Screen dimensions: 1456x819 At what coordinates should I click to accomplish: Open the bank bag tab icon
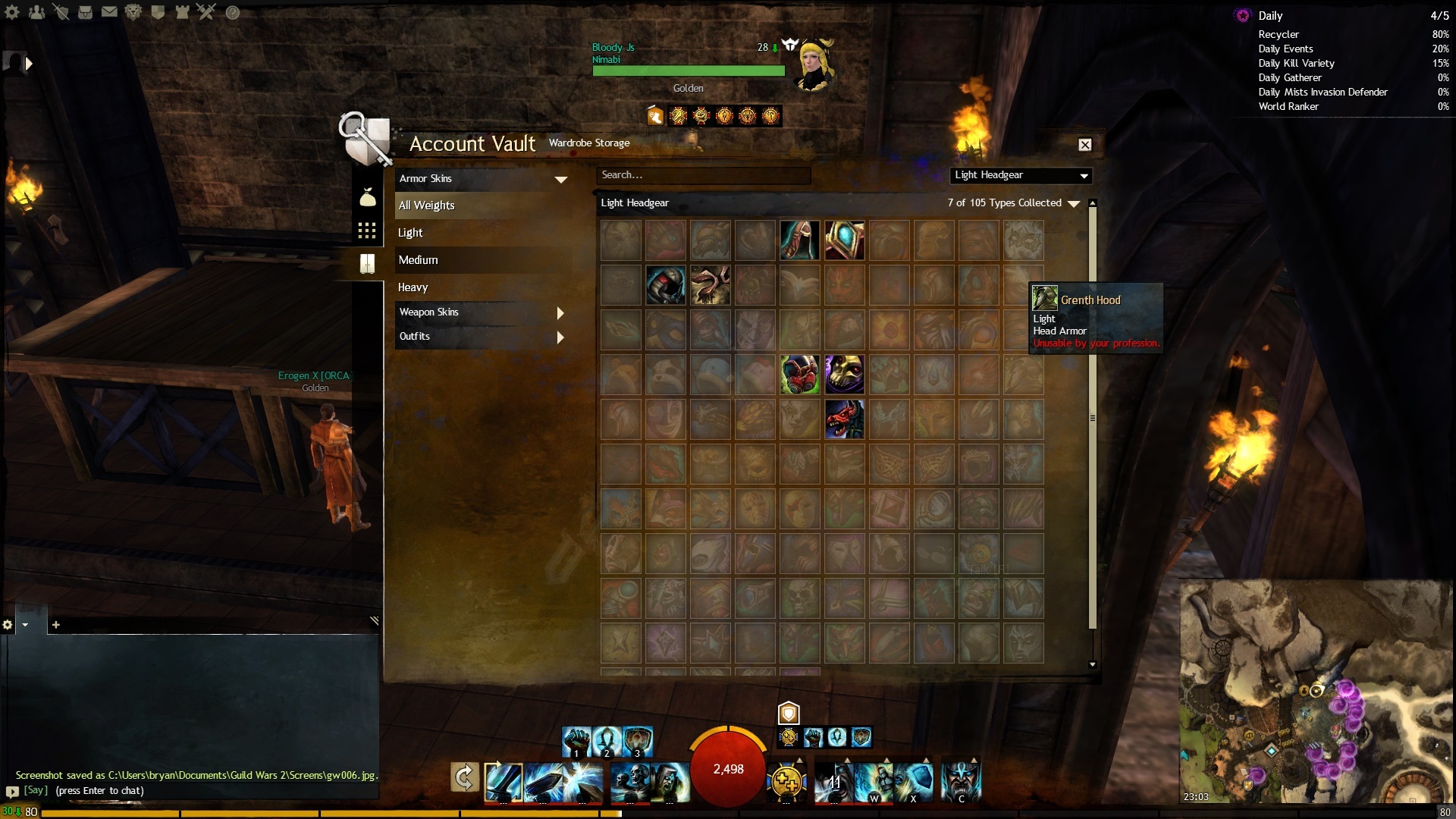pyautogui.click(x=367, y=198)
